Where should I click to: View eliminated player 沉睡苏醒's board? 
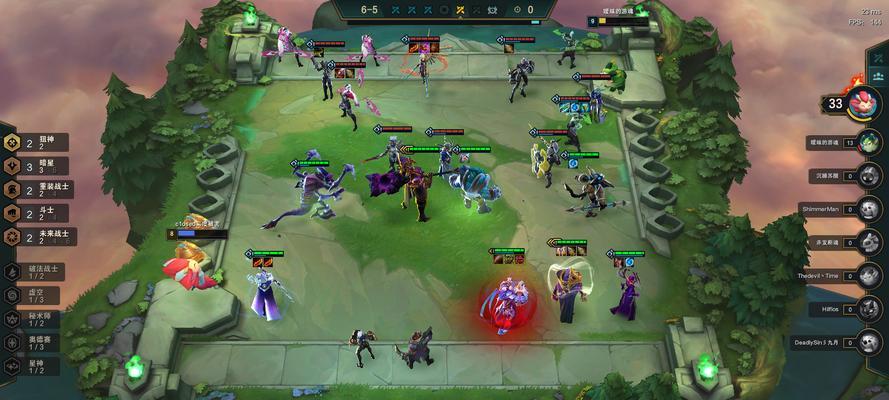tap(870, 176)
